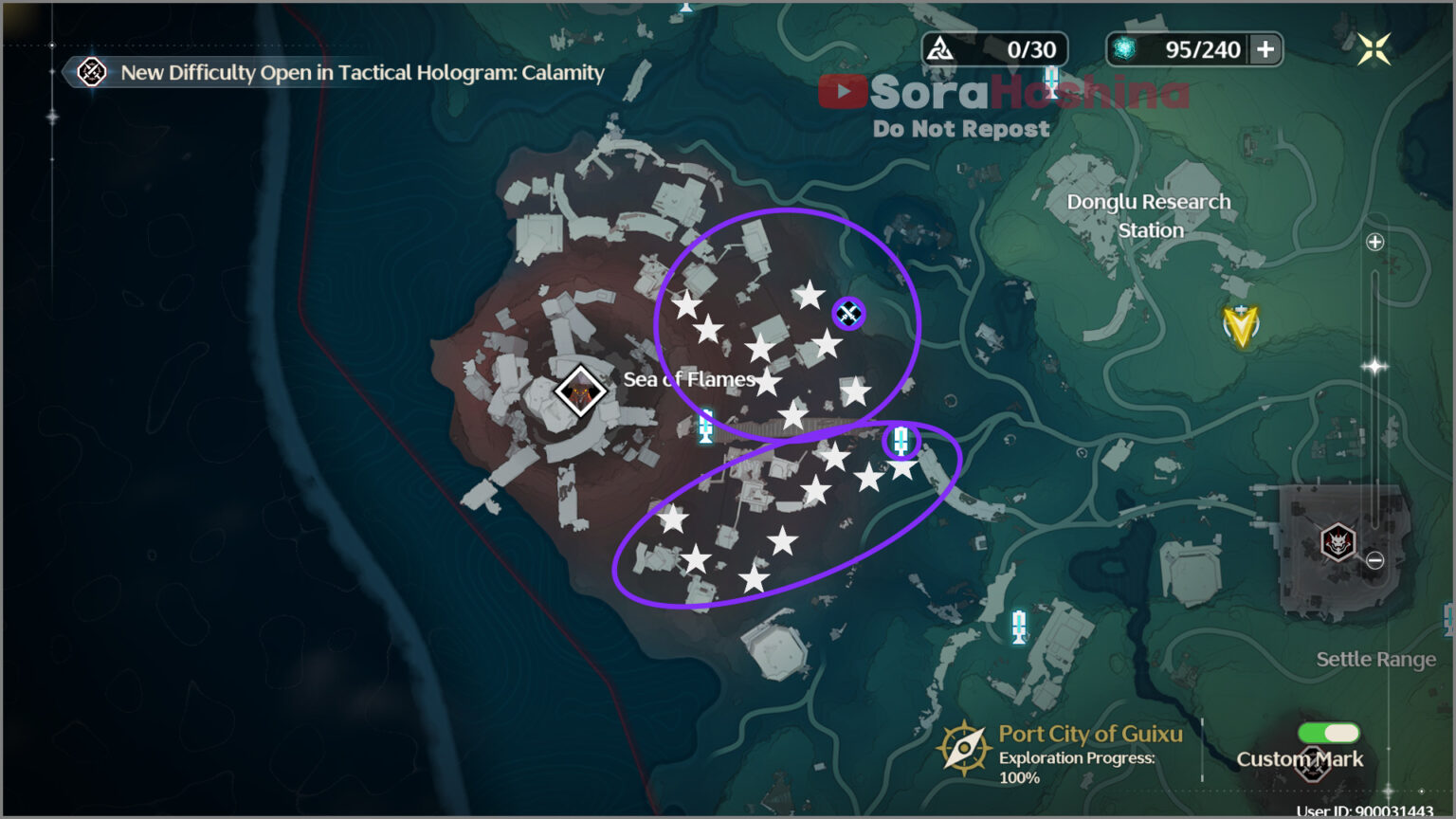Click the triangle emblem on the 0/30 counter

click(941, 48)
